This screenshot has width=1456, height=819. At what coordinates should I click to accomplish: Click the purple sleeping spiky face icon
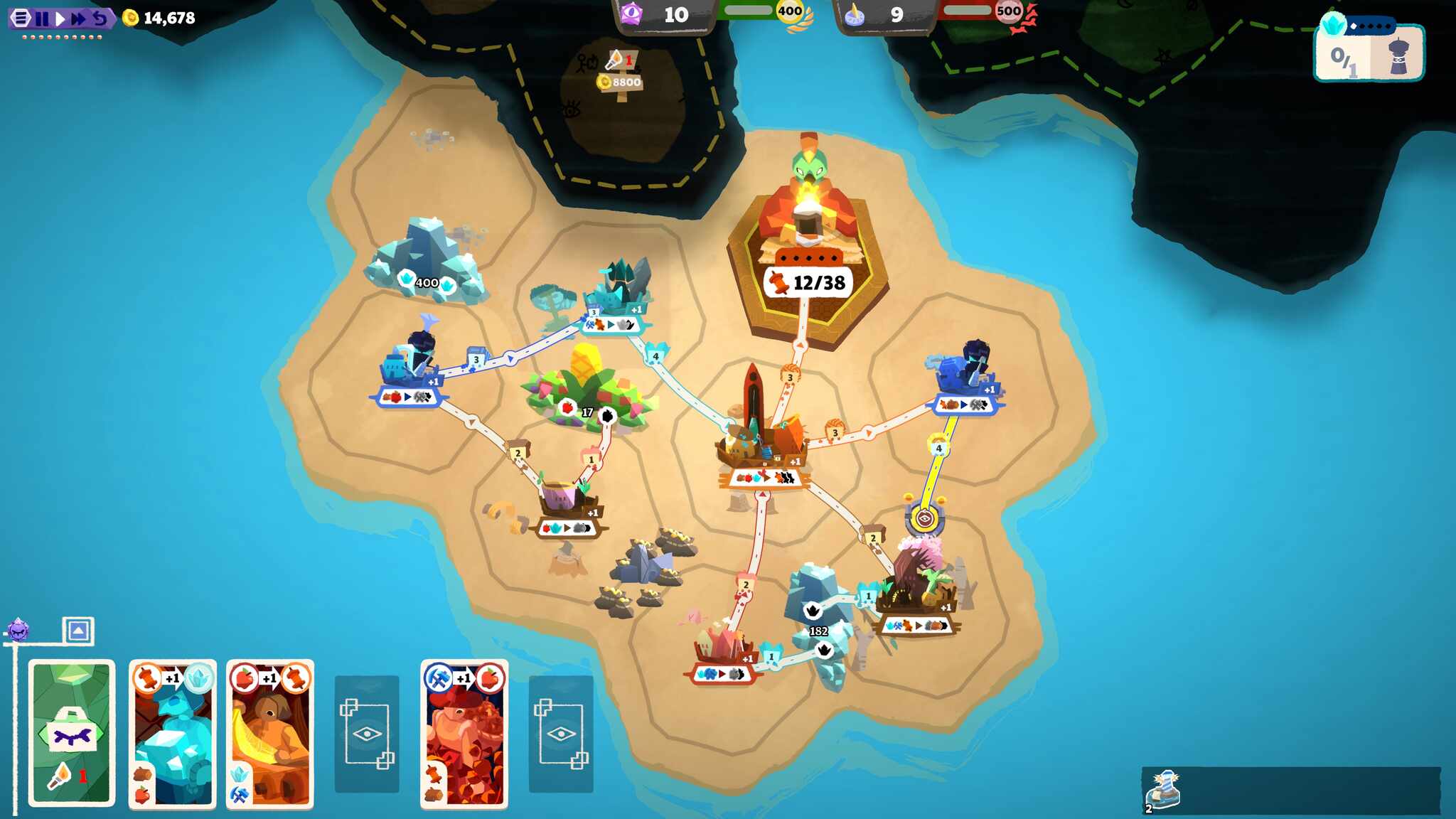[18, 629]
